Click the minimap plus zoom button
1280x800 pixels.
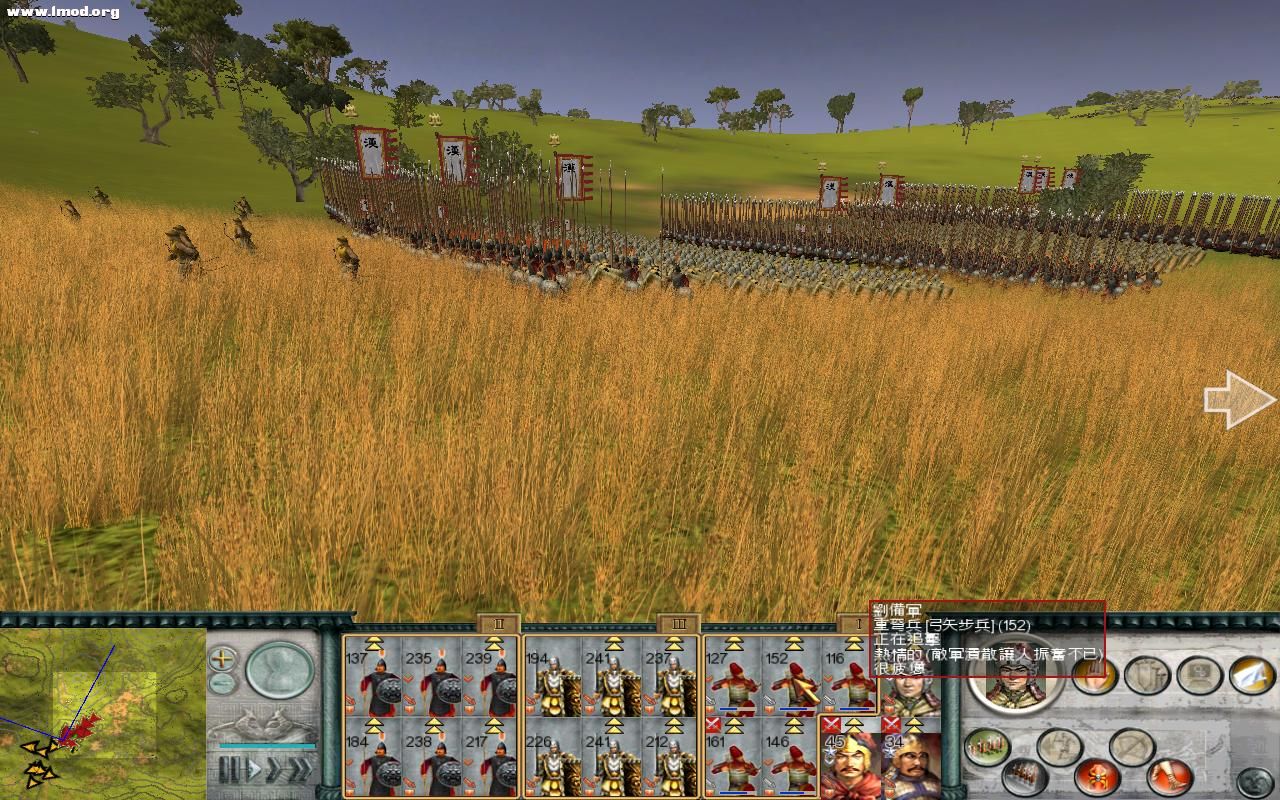pos(222,658)
